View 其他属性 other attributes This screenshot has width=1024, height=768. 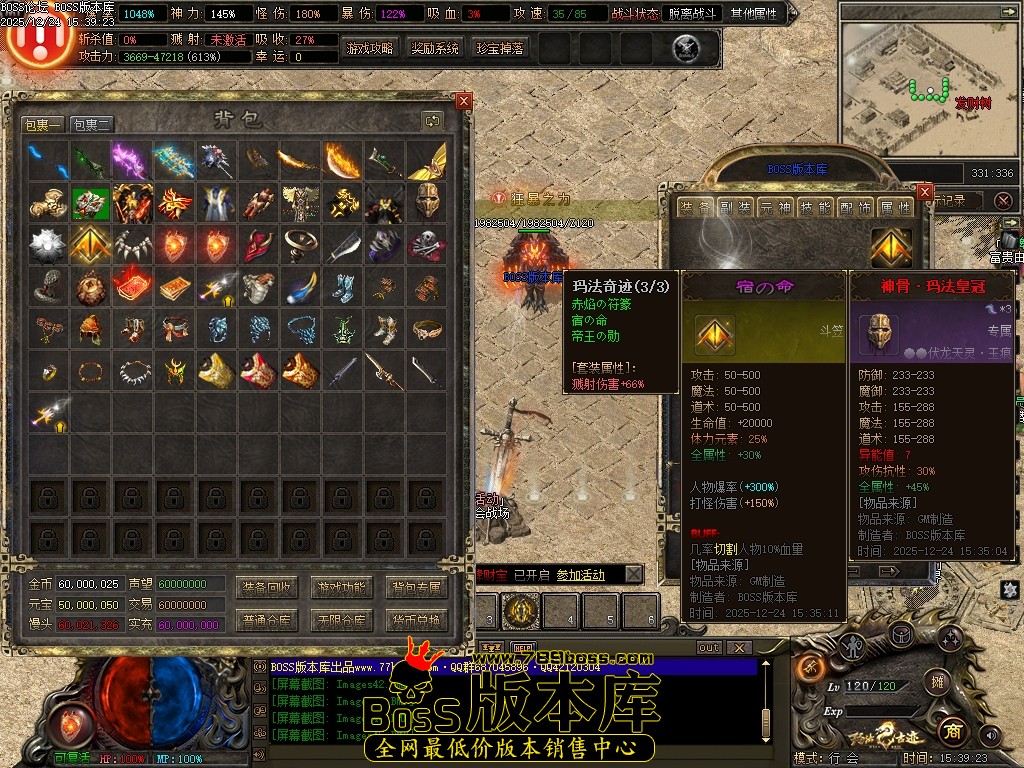(x=757, y=14)
